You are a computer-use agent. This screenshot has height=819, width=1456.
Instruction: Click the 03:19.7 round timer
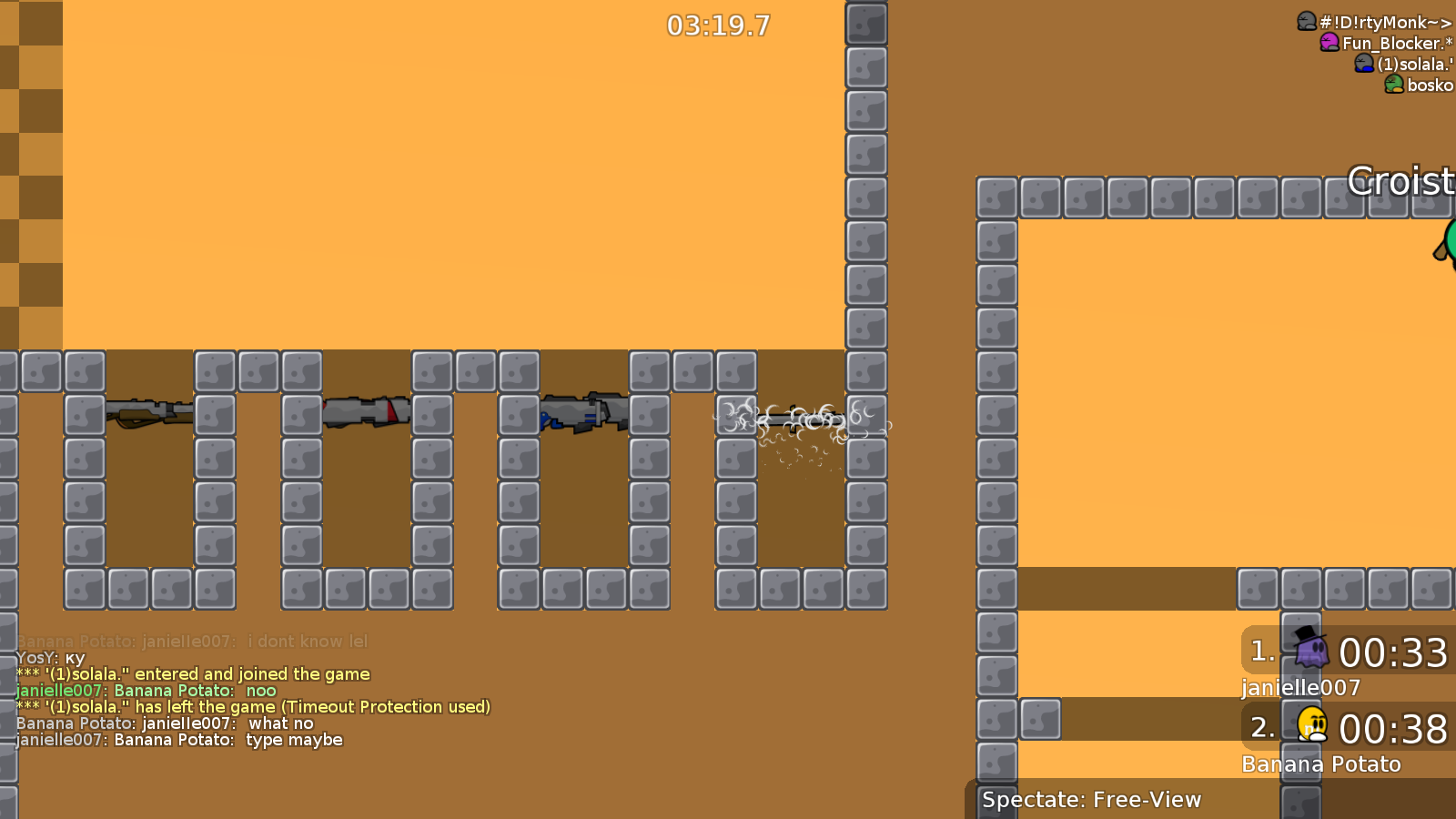[716, 26]
